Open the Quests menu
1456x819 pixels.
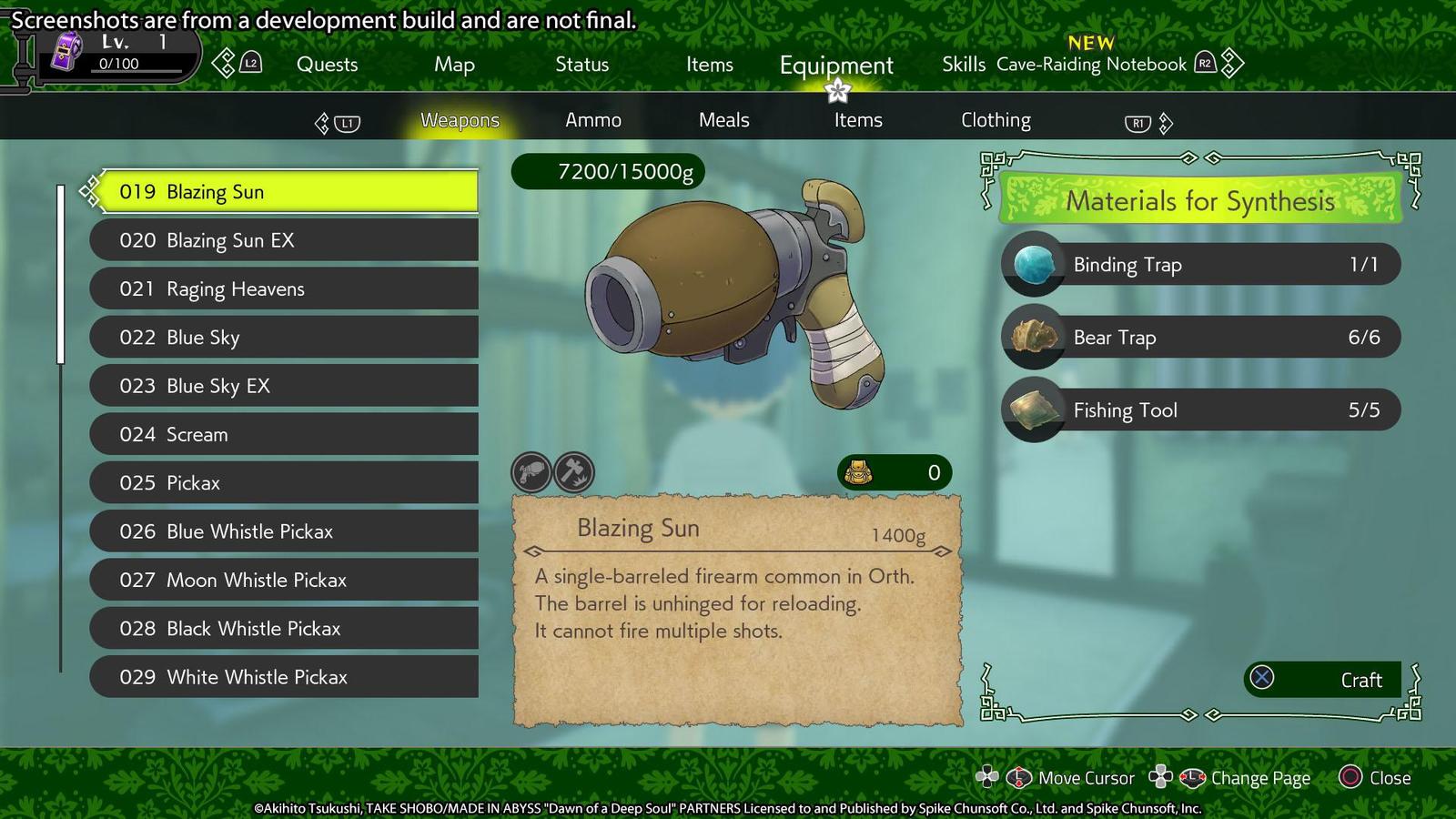[327, 65]
